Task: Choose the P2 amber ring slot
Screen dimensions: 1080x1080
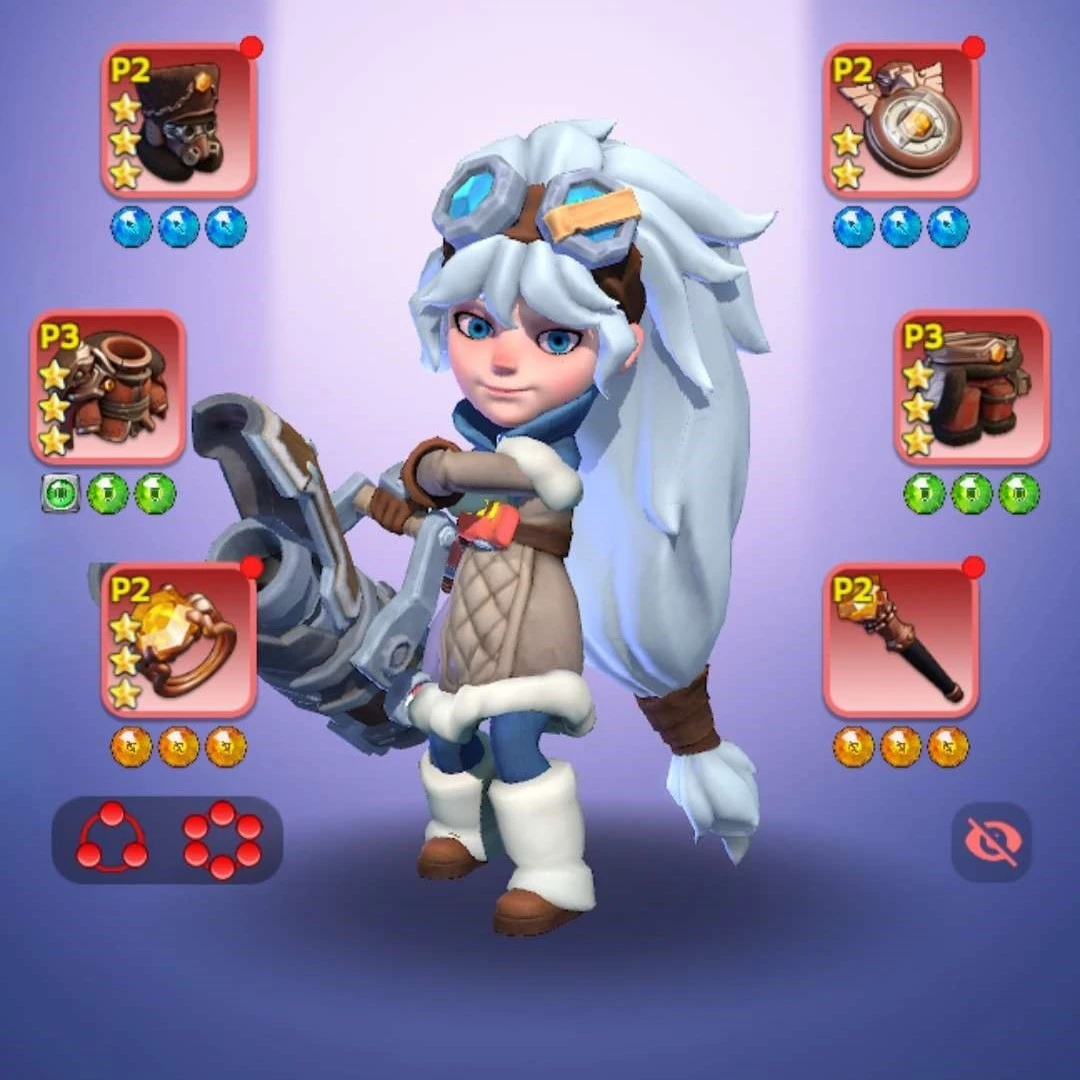Action: click(179, 639)
